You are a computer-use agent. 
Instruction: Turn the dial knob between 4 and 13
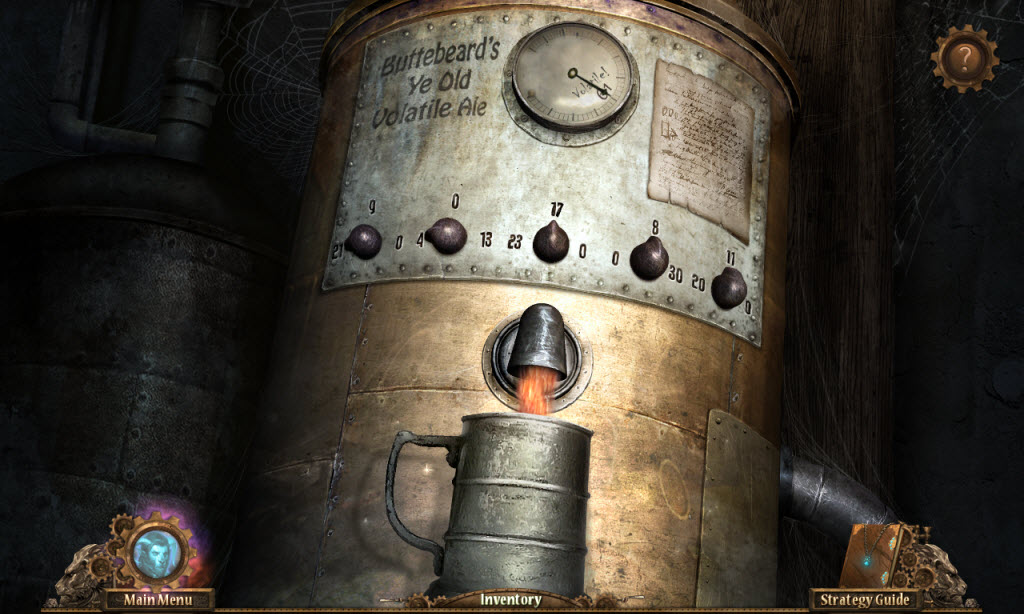[447, 237]
